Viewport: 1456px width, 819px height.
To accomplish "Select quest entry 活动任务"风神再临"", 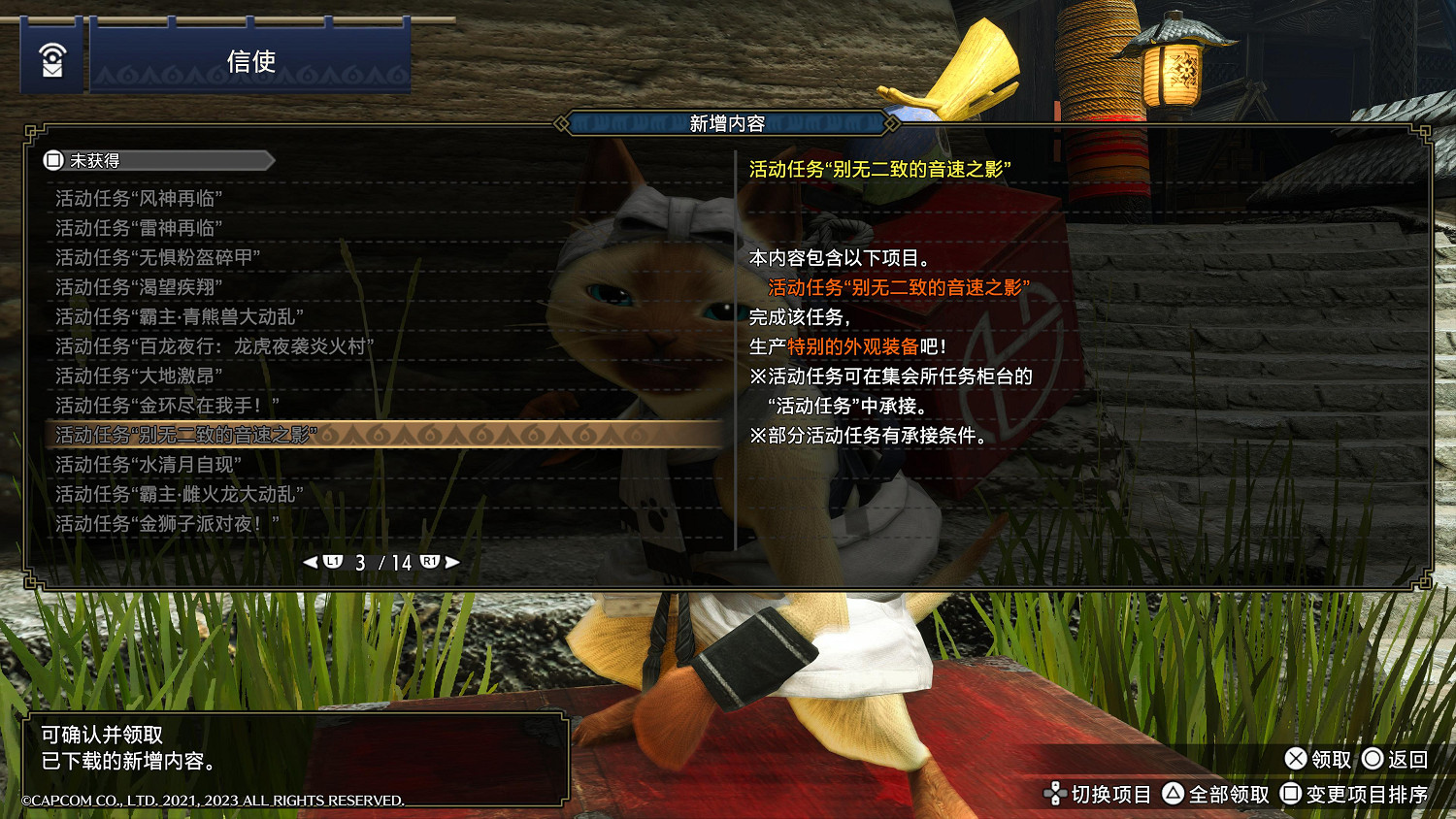I will [x=141, y=198].
